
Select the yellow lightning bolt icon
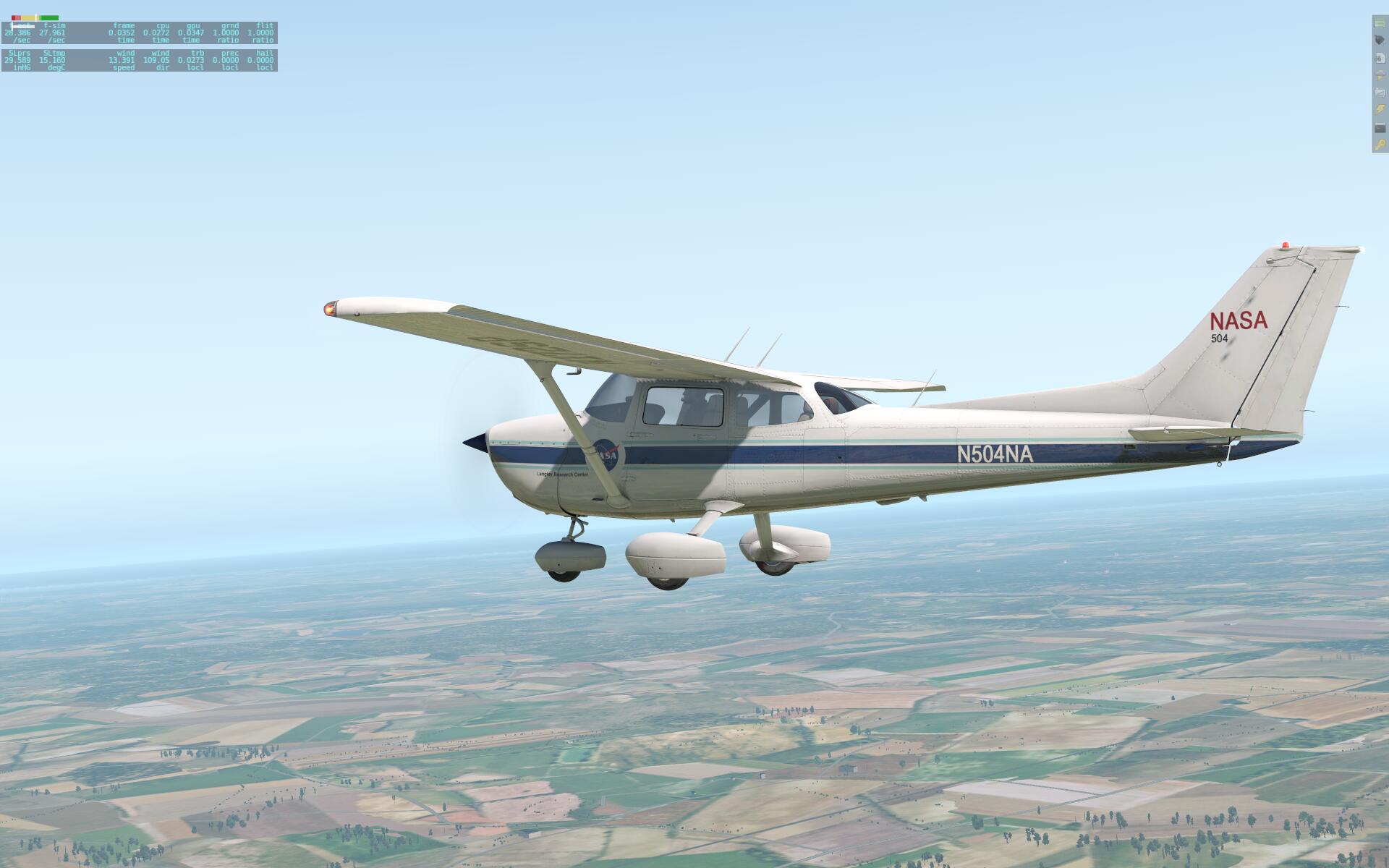tap(1378, 109)
